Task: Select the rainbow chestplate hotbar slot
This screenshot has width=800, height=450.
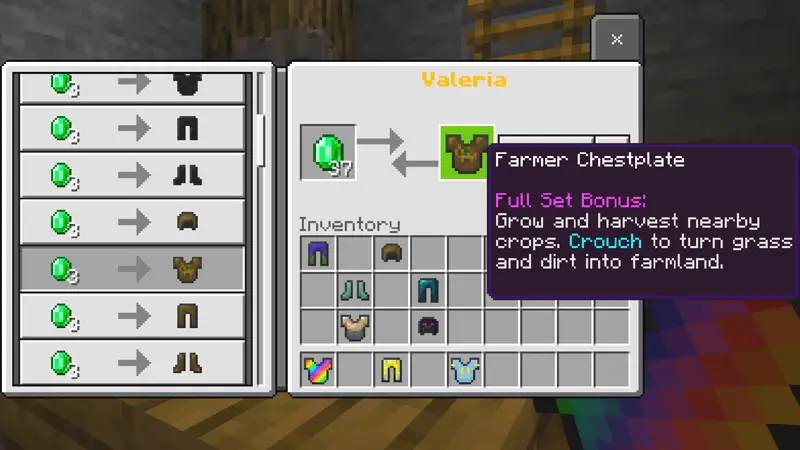Action: (318, 370)
